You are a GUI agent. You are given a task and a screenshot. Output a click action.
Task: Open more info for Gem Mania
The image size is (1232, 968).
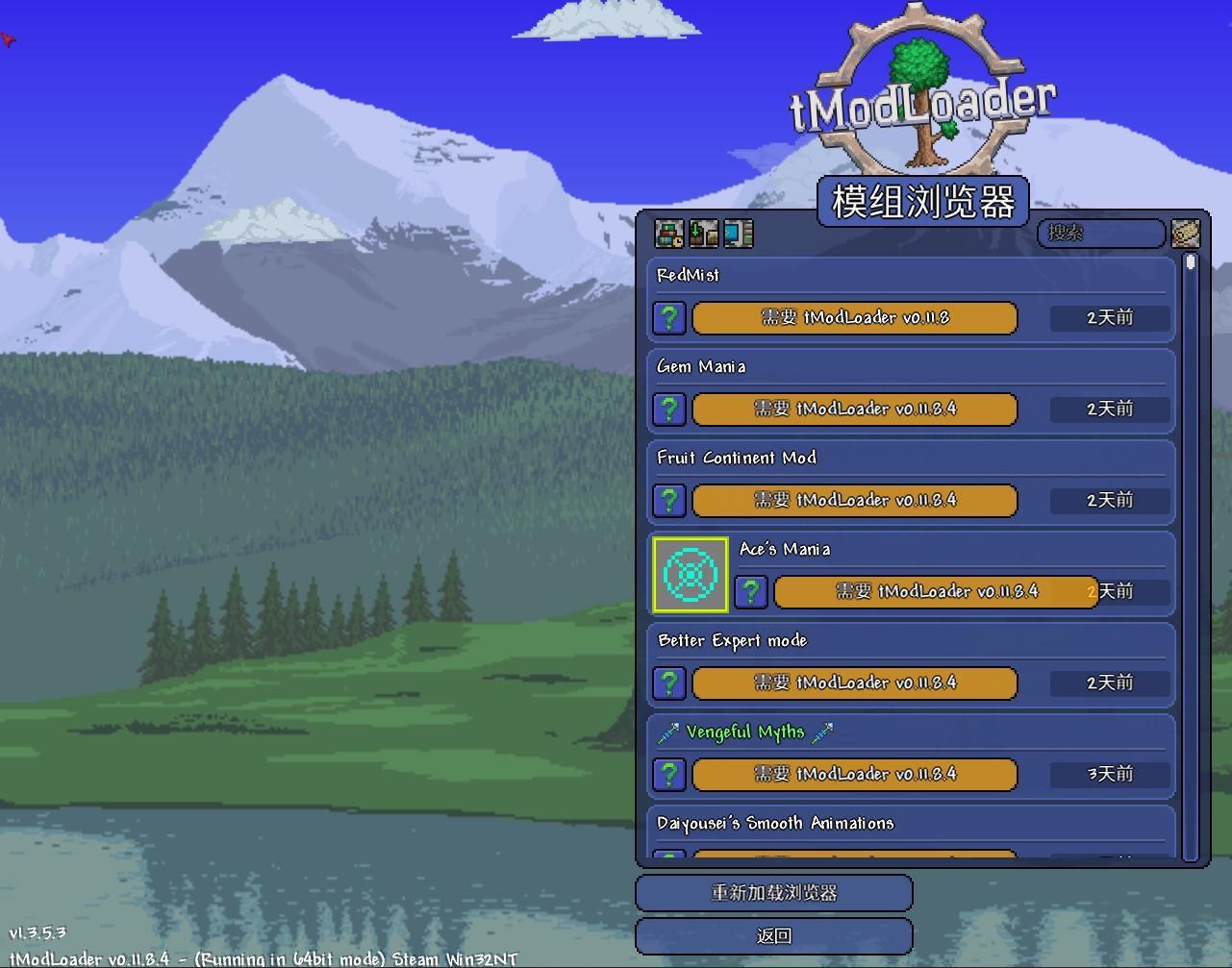pyautogui.click(x=668, y=409)
